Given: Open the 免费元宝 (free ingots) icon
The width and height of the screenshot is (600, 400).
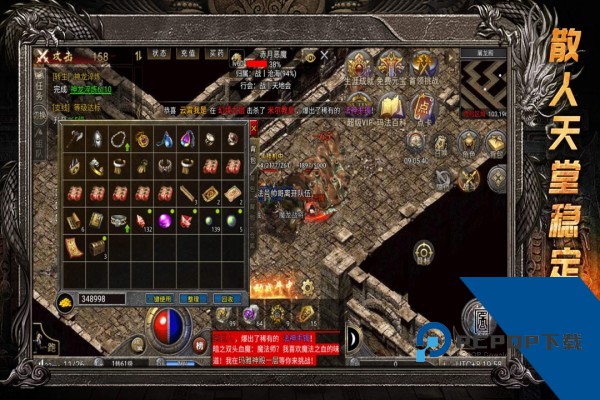Looking at the screenshot, I should (x=392, y=64).
